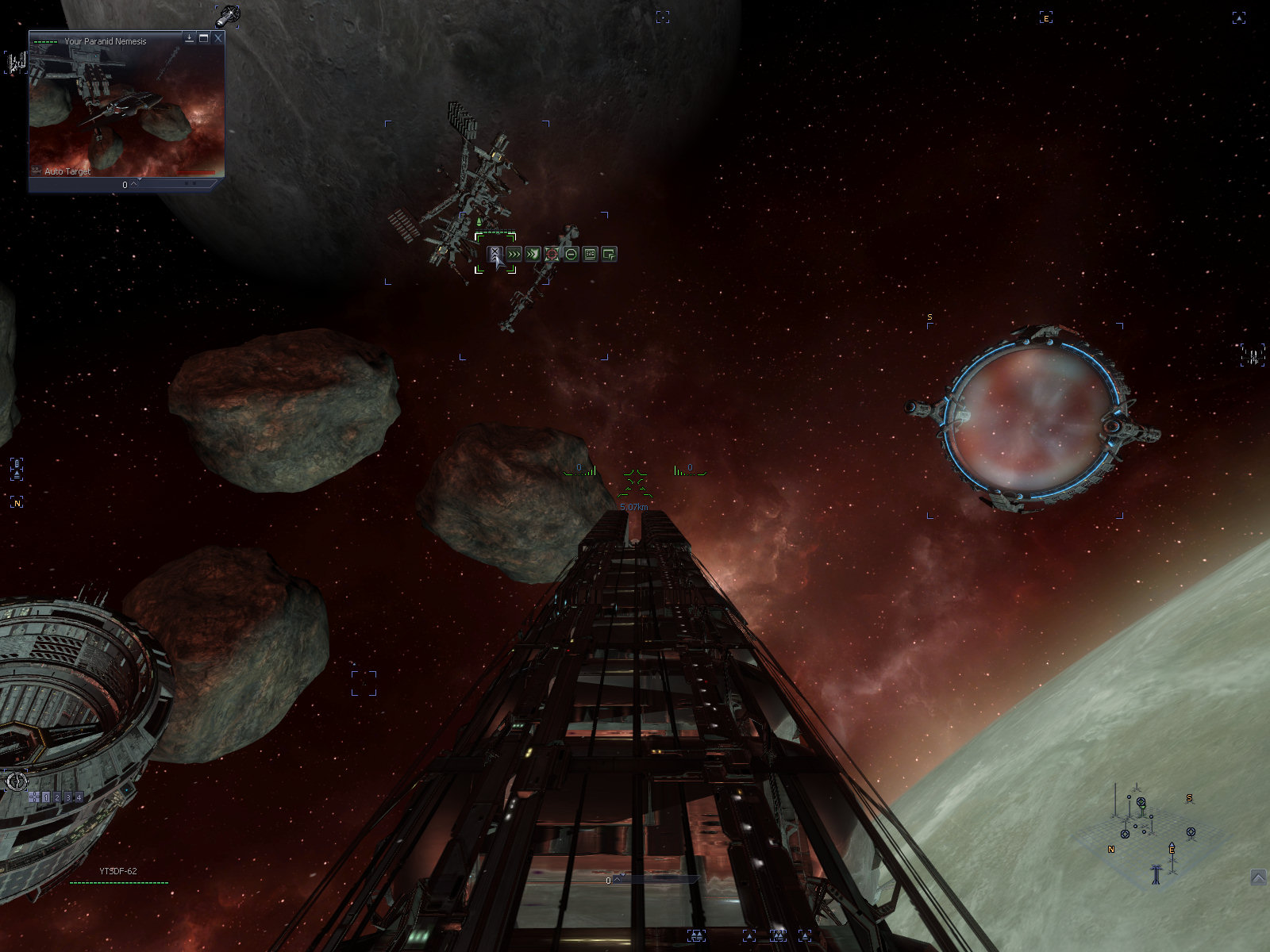Image resolution: width=1270 pixels, height=952 pixels.
Task: Click the last window-style icon on the action bar
Action: point(609,254)
